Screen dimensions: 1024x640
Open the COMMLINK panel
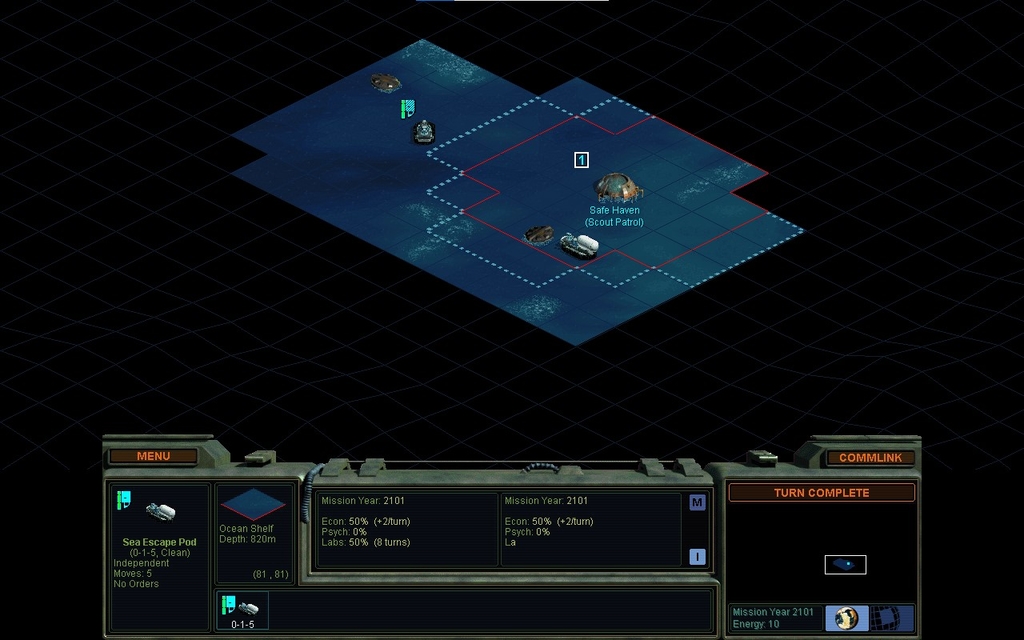pos(870,457)
